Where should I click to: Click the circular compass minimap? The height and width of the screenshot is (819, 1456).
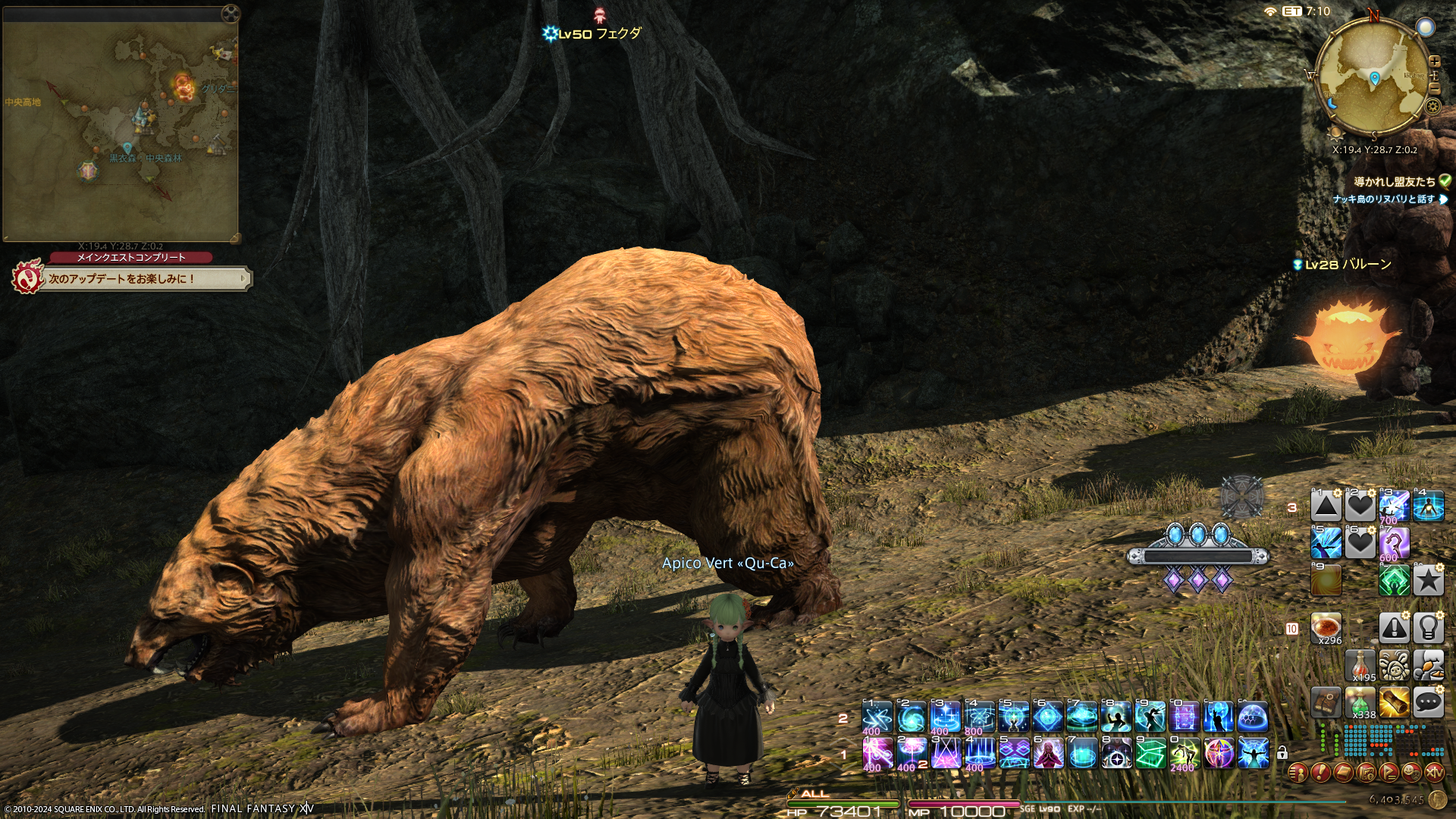[x=1373, y=76]
